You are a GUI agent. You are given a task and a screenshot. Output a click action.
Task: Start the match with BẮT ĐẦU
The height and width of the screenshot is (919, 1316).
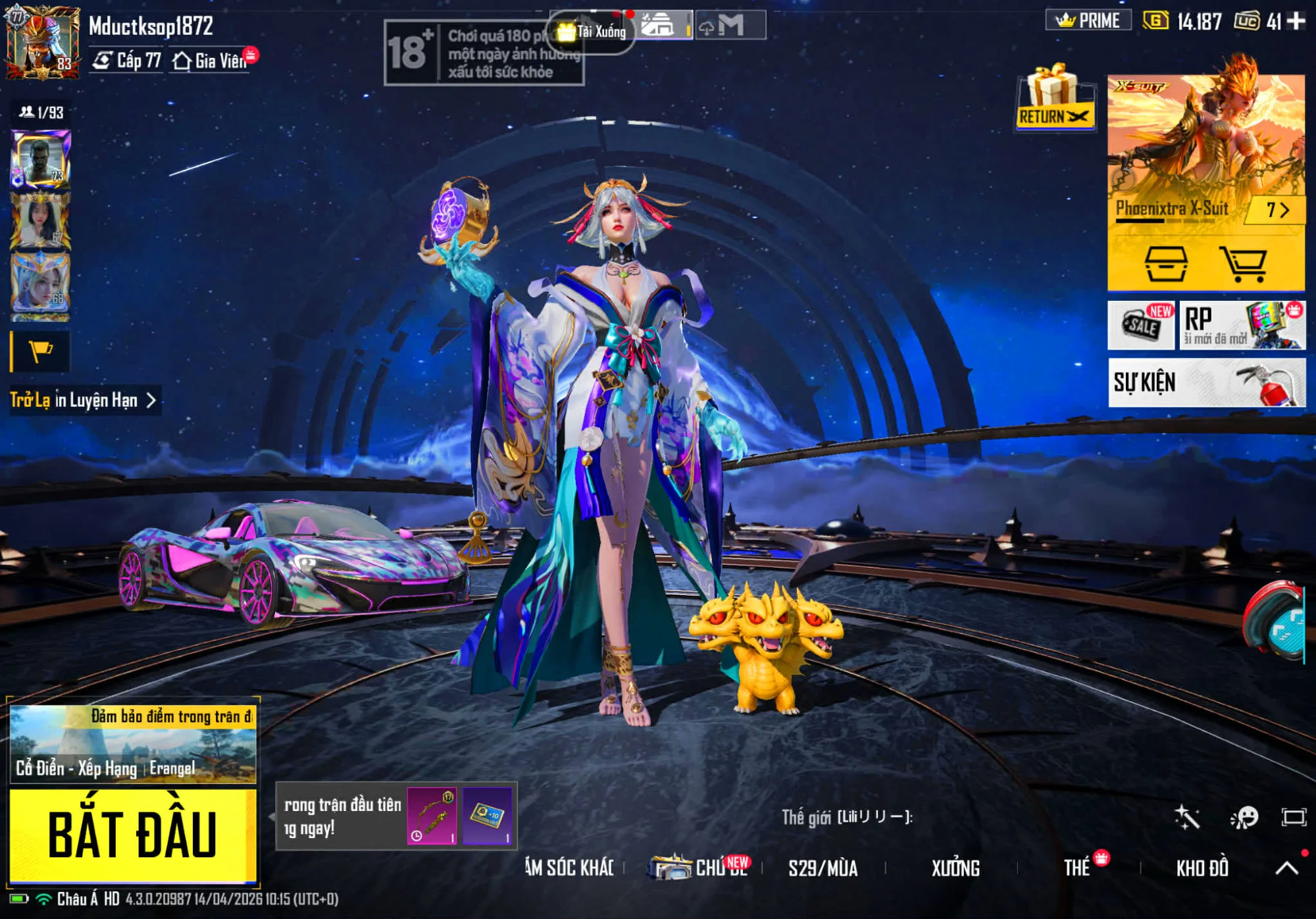click(132, 835)
